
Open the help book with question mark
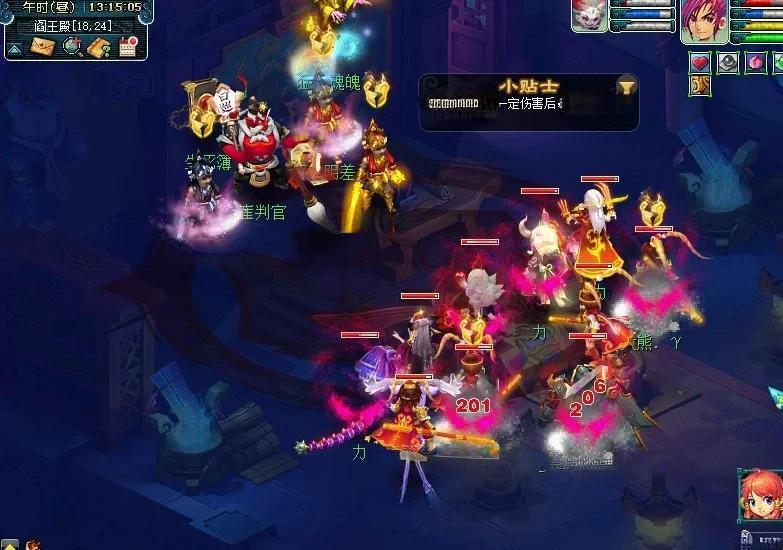(x=99, y=46)
